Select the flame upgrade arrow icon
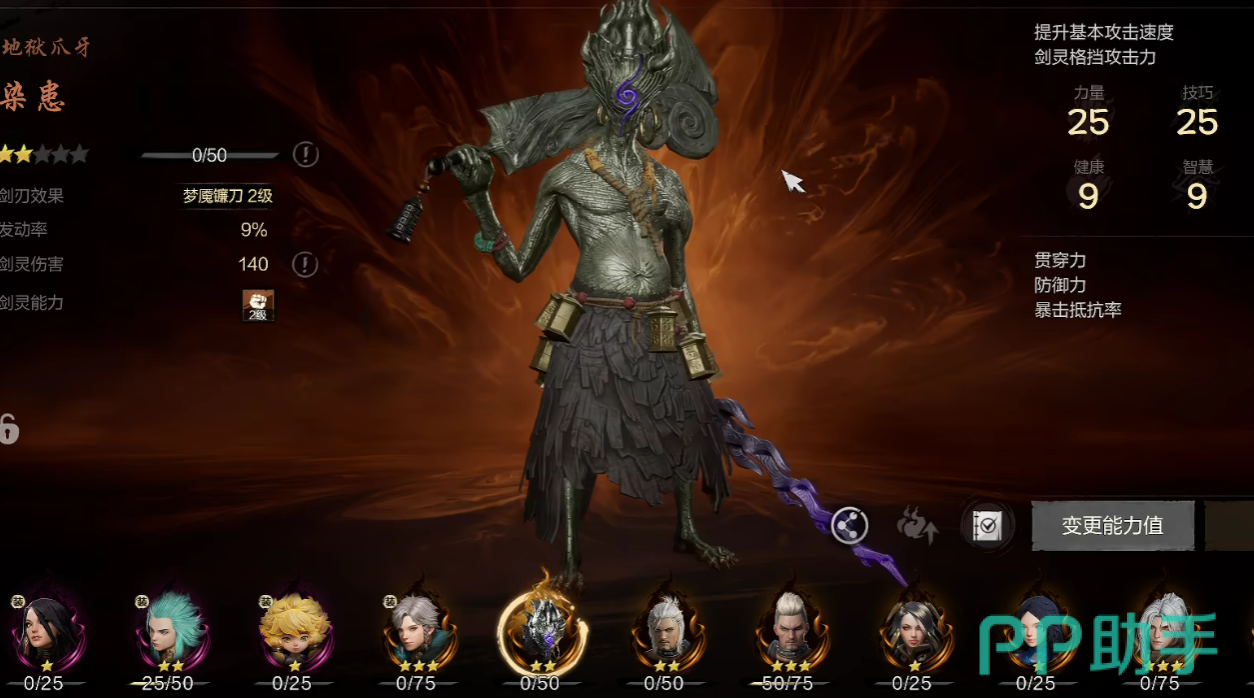The image size is (1254, 698). [916, 524]
